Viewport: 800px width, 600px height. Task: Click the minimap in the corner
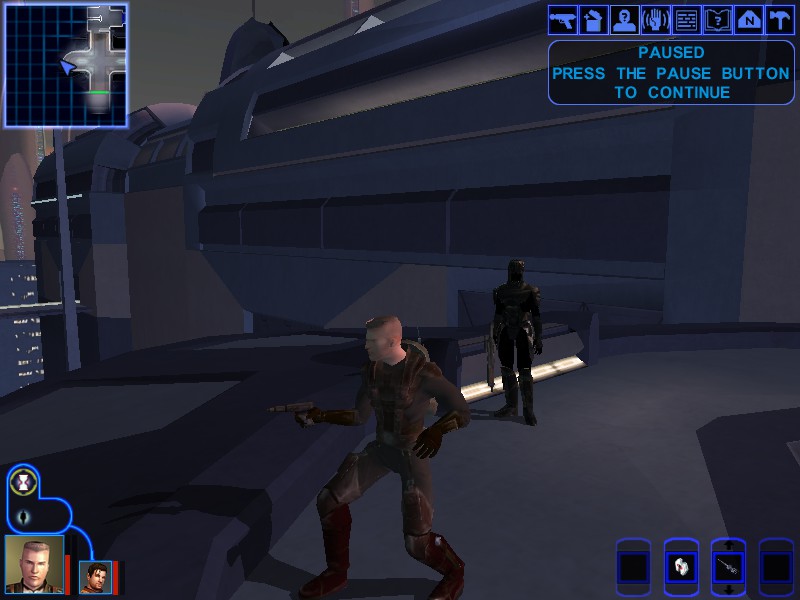pyautogui.click(x=66, y=64)
